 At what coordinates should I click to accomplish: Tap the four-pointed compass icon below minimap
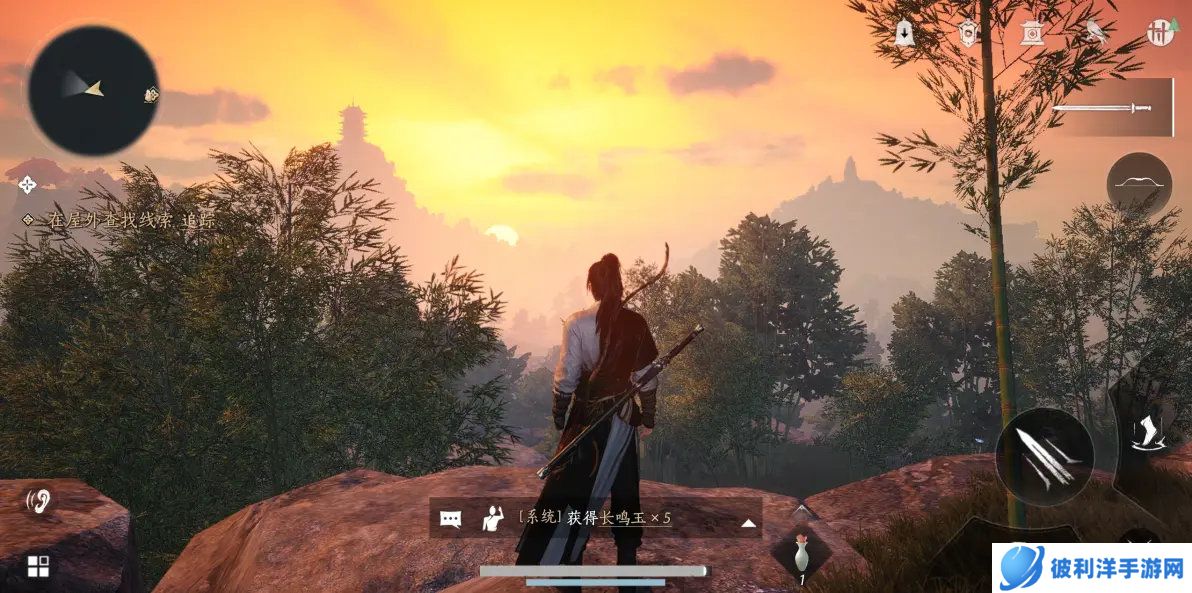27,184
